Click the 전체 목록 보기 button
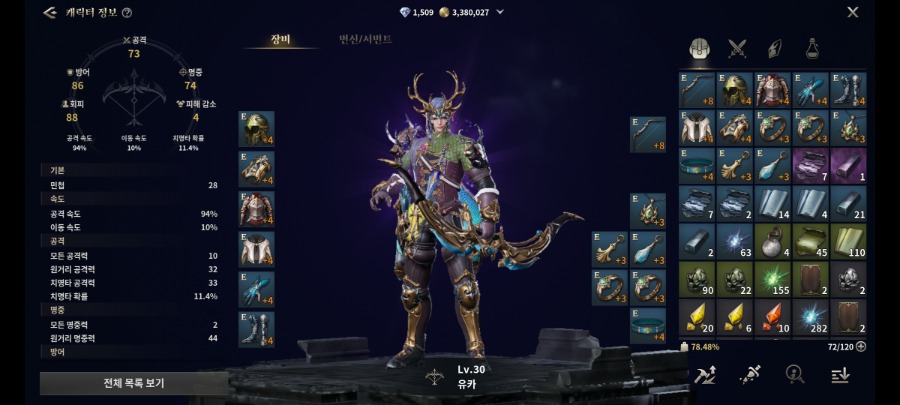The height and width of the screenshot is (405, 900). (133, 383)
